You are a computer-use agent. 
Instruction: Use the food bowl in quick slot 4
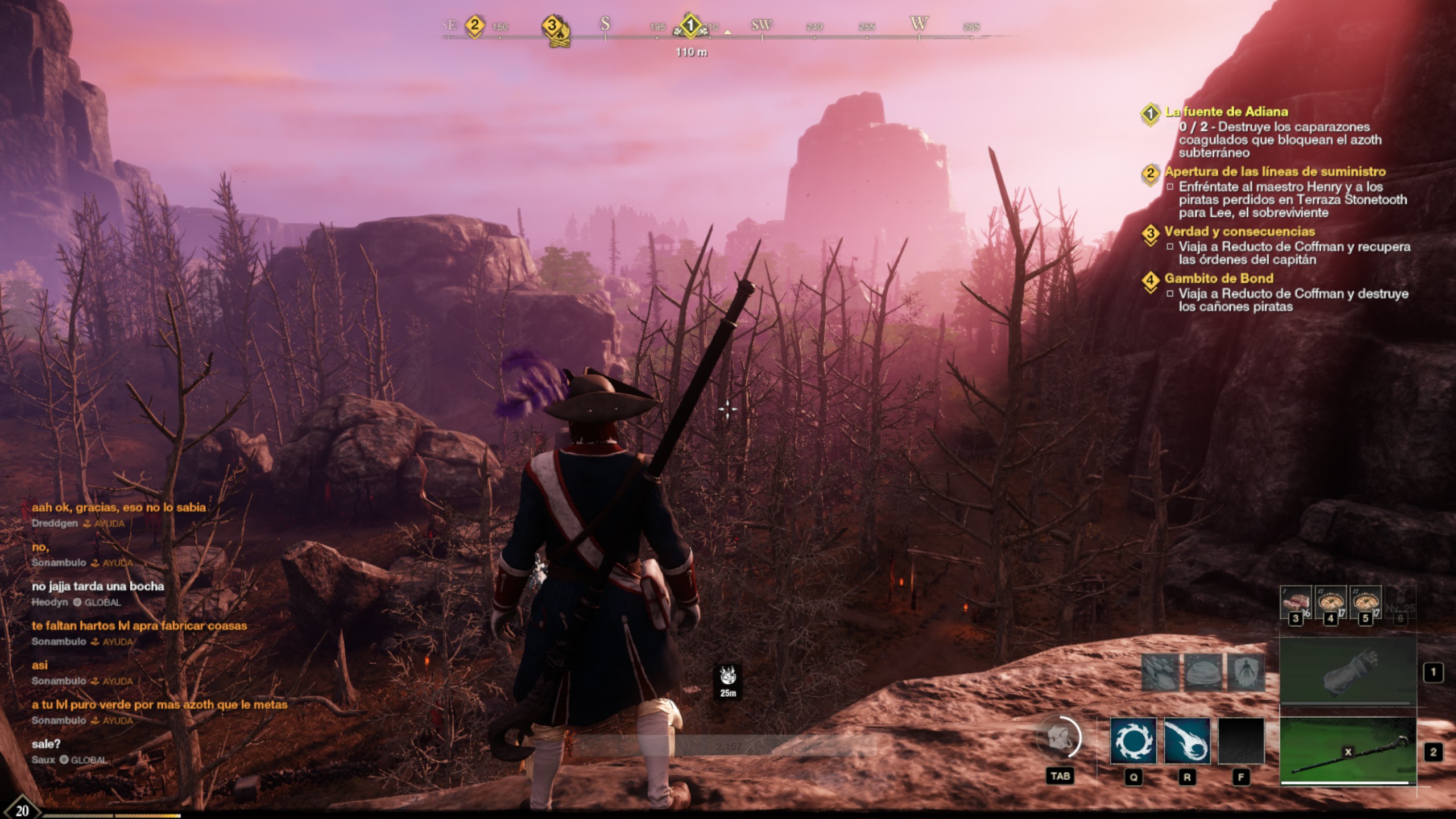(x=1330, y=603)
